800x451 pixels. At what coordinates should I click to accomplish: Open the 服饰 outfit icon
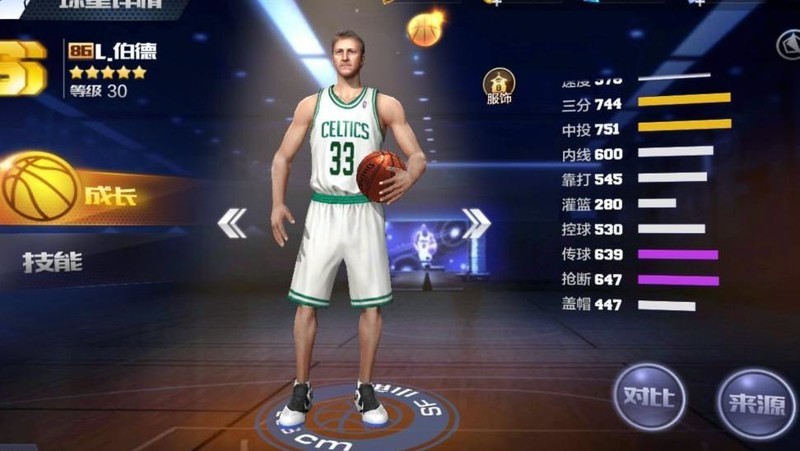[499, 88]
